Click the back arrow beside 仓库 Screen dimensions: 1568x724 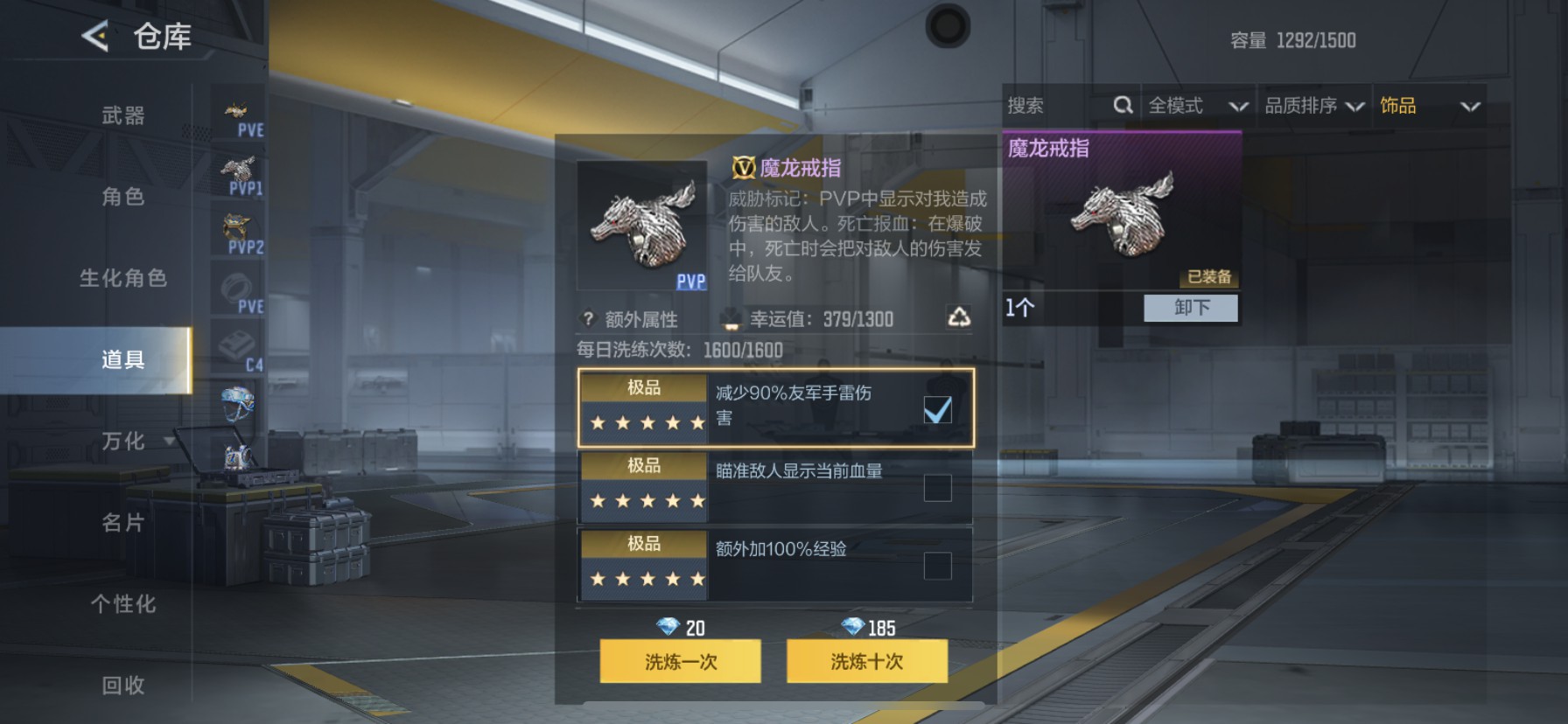94,38
